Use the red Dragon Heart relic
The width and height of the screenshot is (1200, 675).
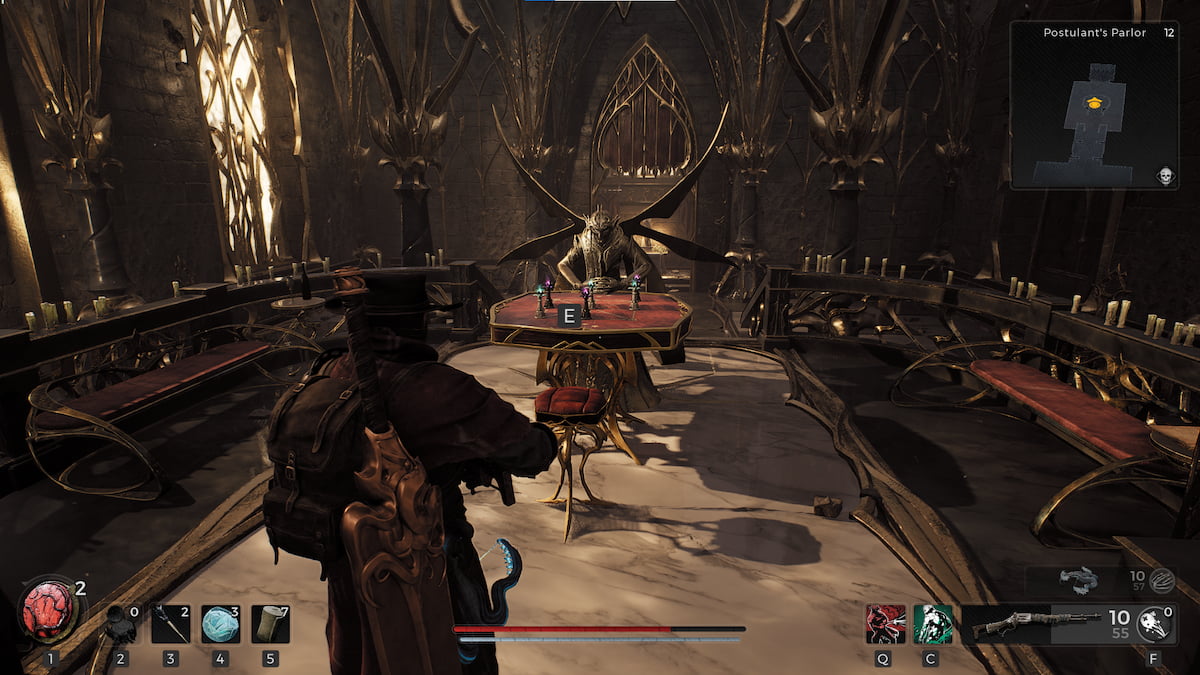pos(48,610)
